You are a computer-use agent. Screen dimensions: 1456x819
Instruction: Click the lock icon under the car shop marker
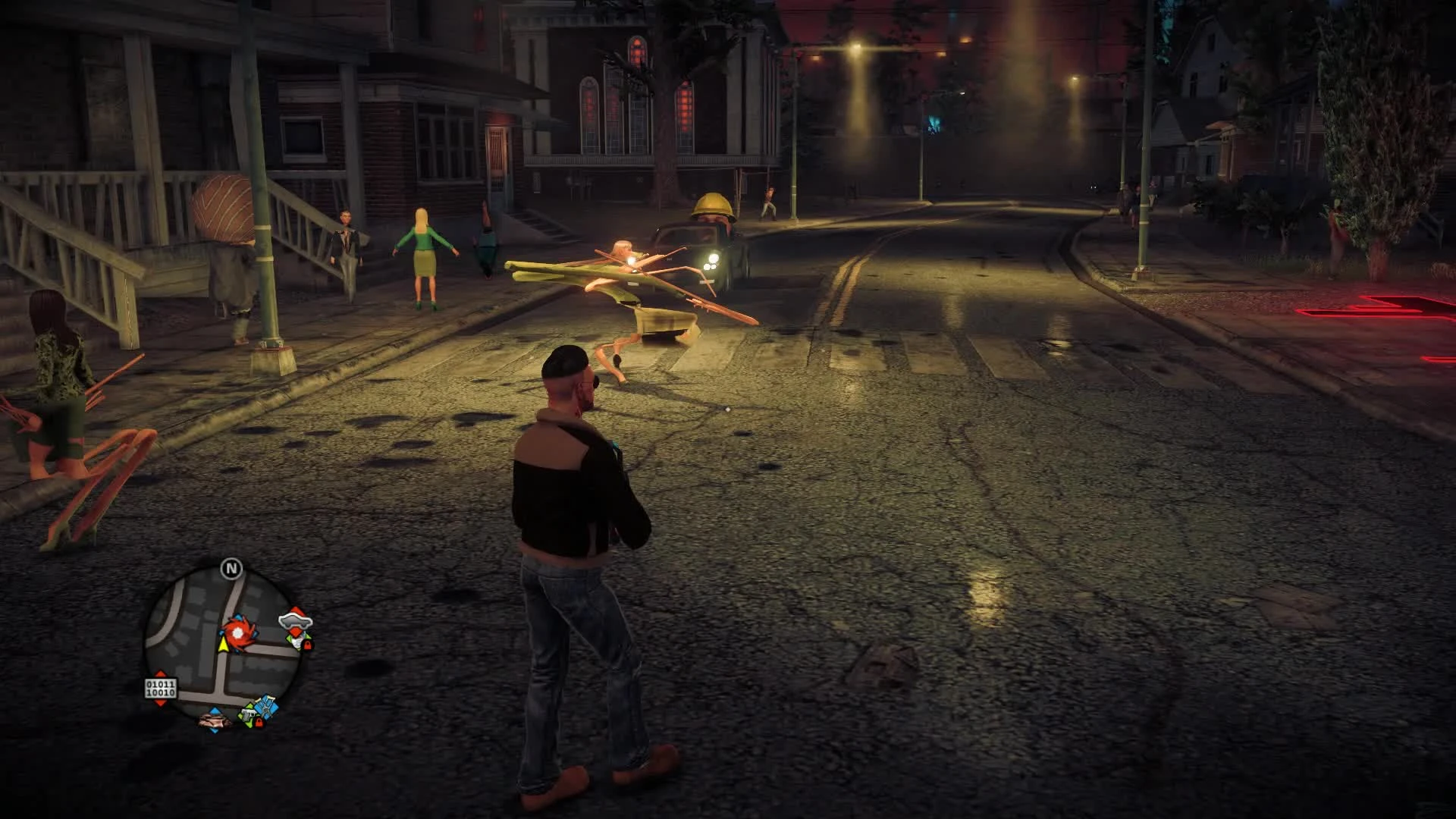click(x=307, y=645)
